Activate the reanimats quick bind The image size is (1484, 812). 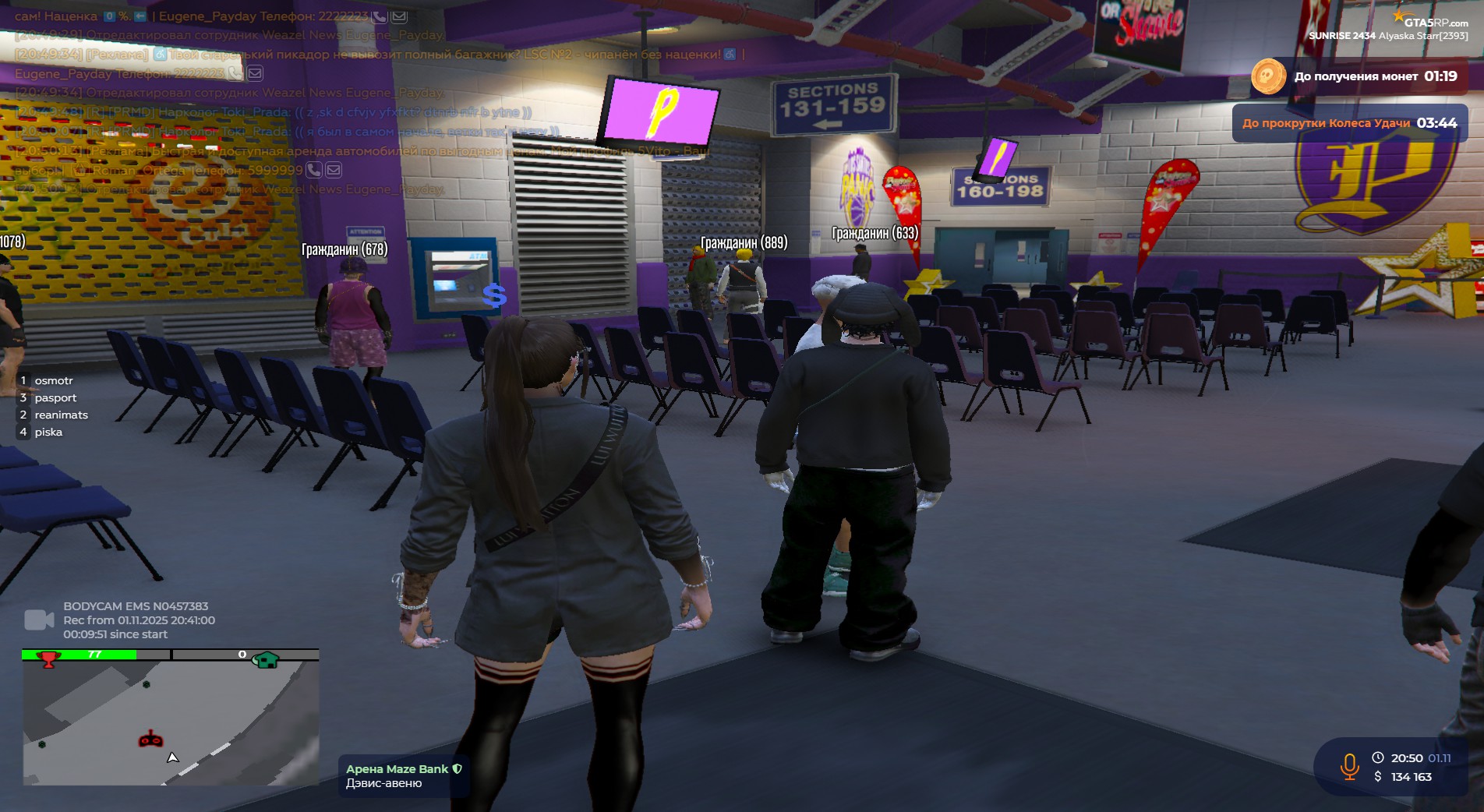(x=61, y=415)
